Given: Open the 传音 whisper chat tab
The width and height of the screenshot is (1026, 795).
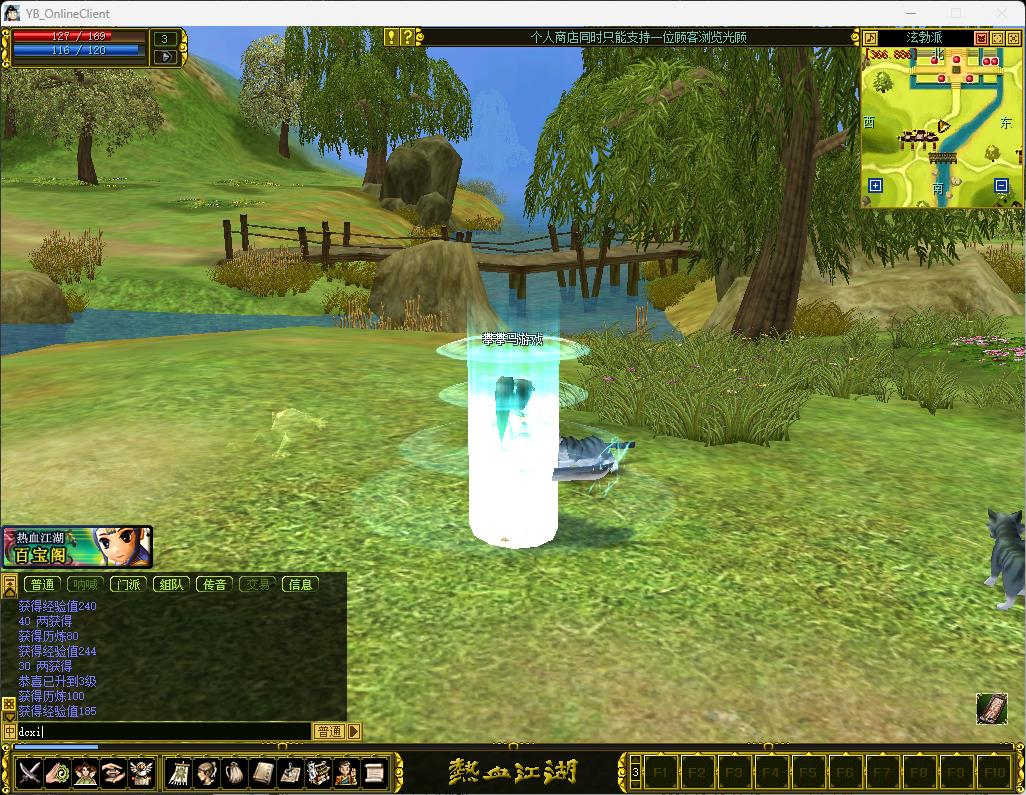Looking at the screenshot, I should coord(214,584).
